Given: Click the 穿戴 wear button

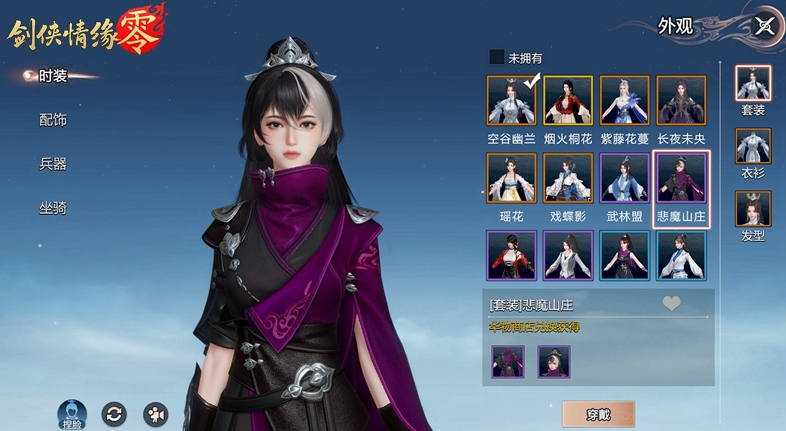Looking at the screenshot, I should coord(597,414).
